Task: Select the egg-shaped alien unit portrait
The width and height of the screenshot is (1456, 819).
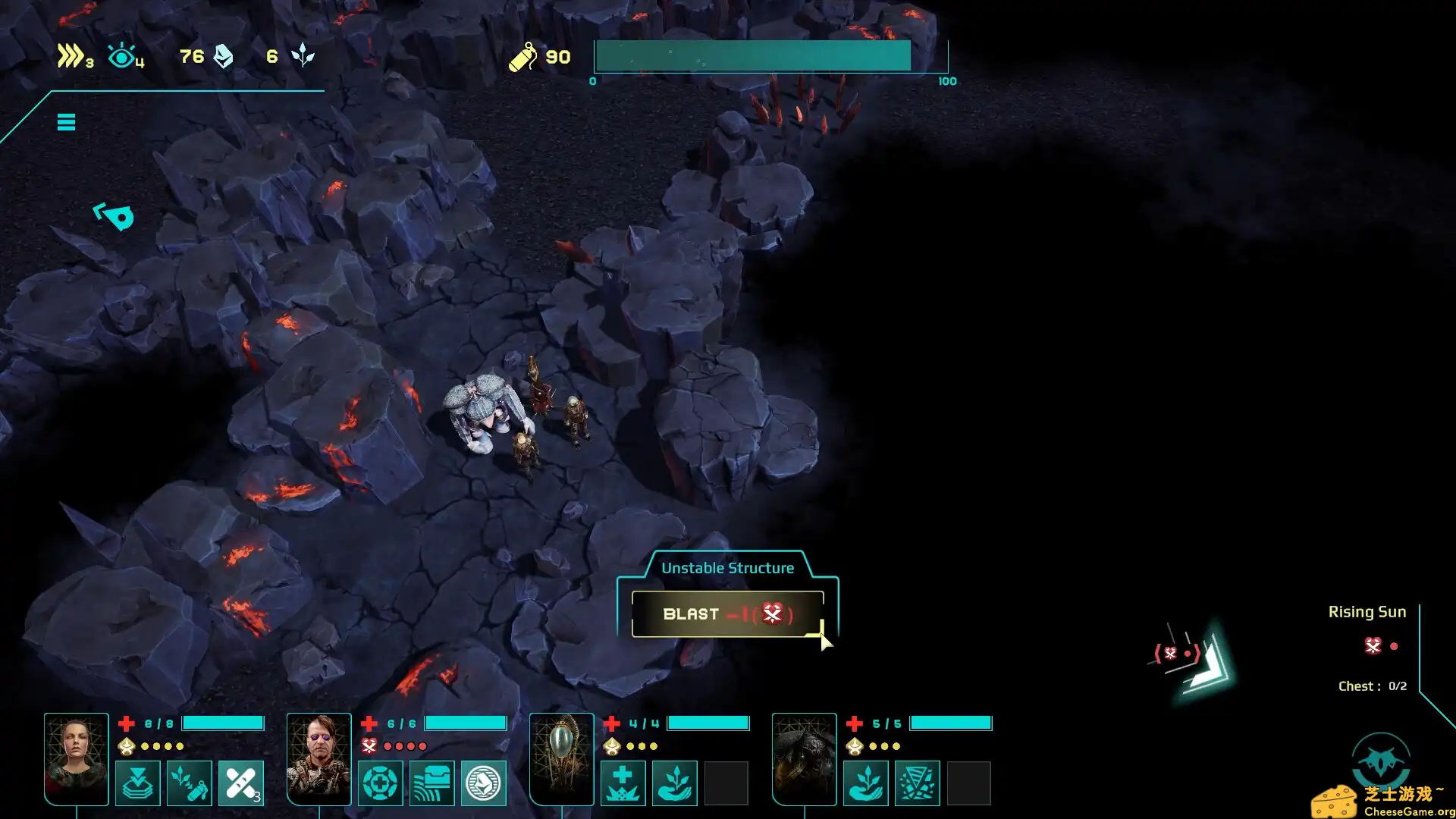Action: point(561,758)
